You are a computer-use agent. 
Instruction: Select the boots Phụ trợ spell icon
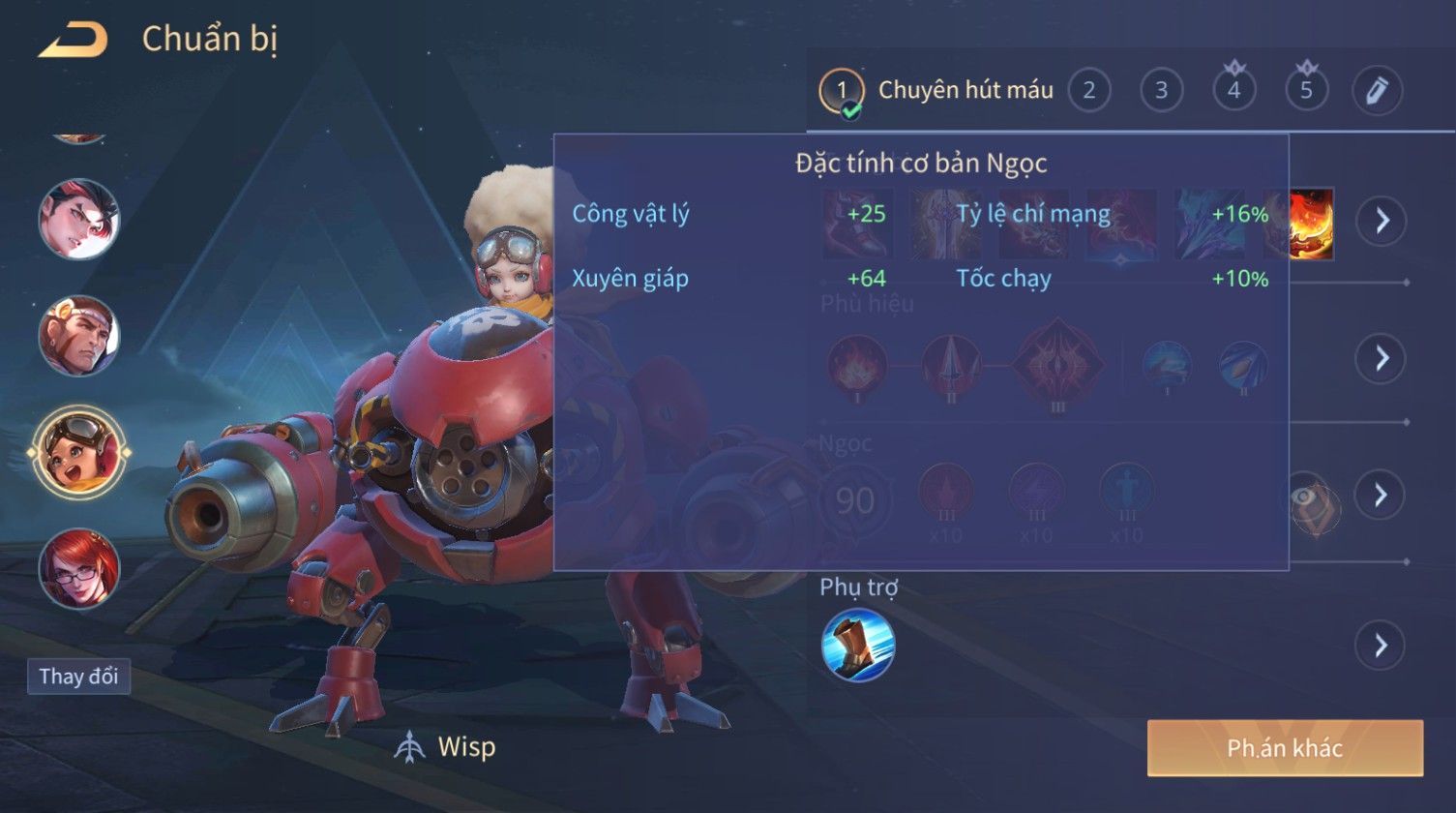pyautogui.click(x=857, y=645)
